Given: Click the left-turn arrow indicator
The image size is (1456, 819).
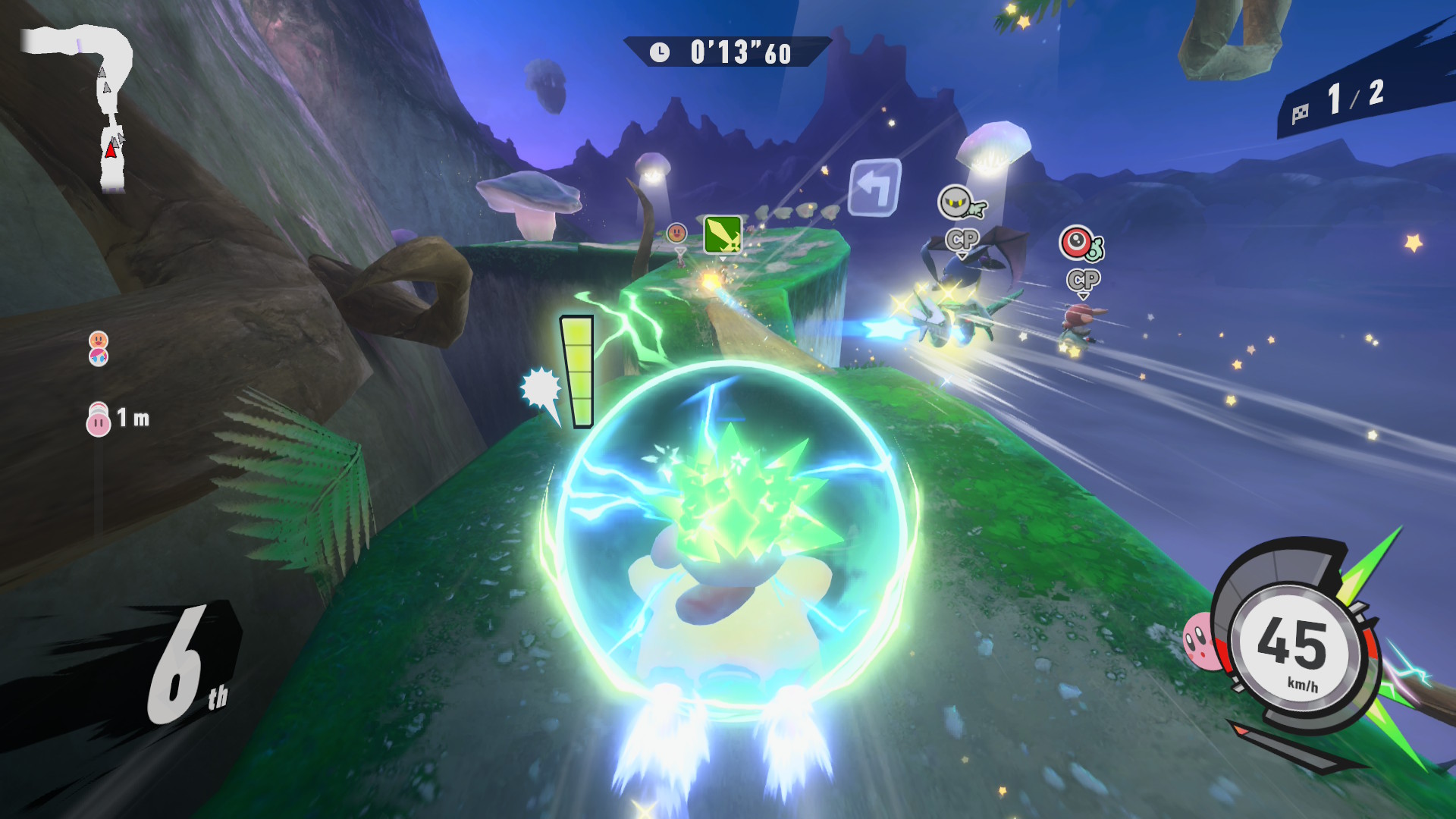Looking at the screenshot, I should (875, 187).
